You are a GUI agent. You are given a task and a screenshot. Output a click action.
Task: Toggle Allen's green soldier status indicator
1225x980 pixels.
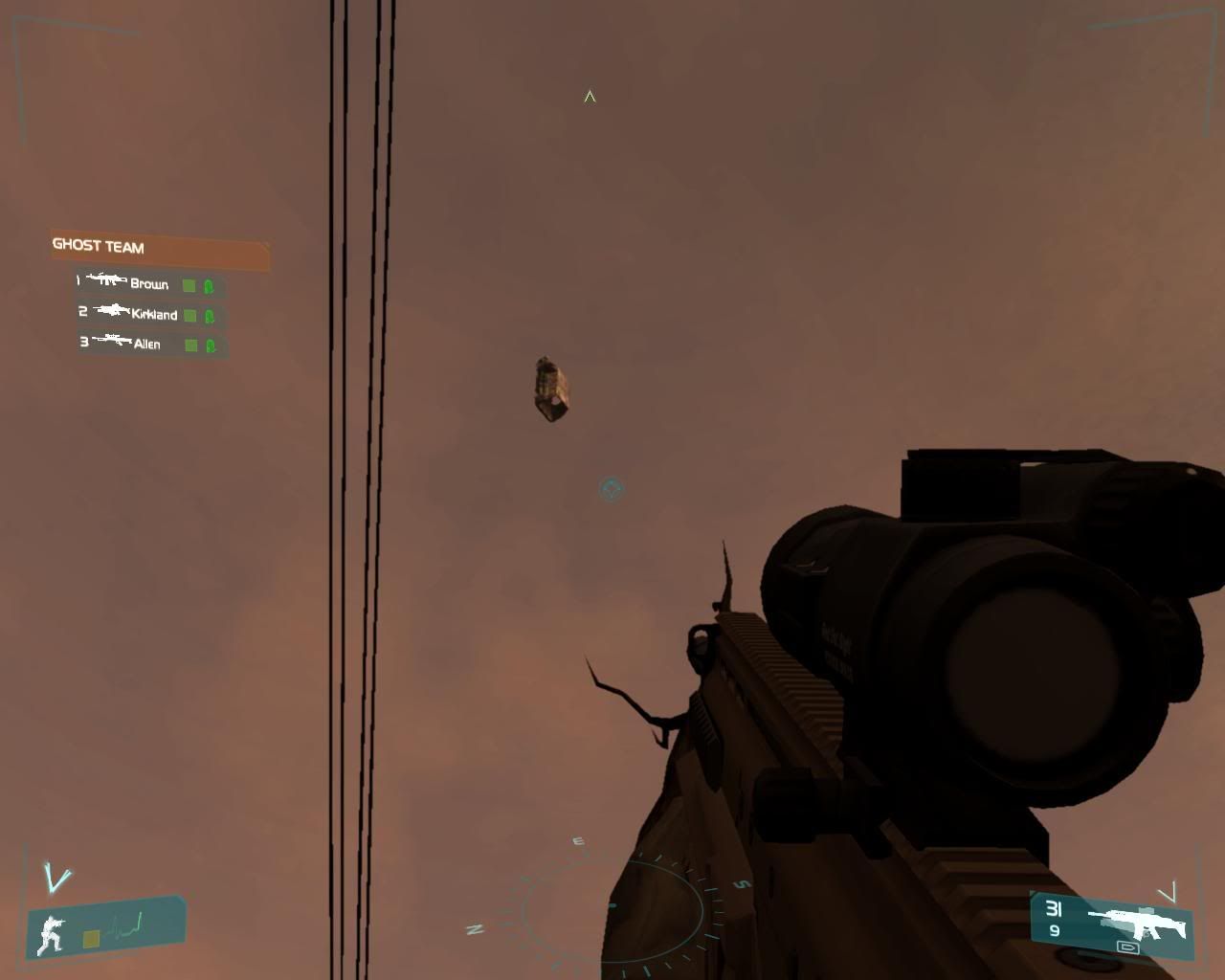click(211, 345)
